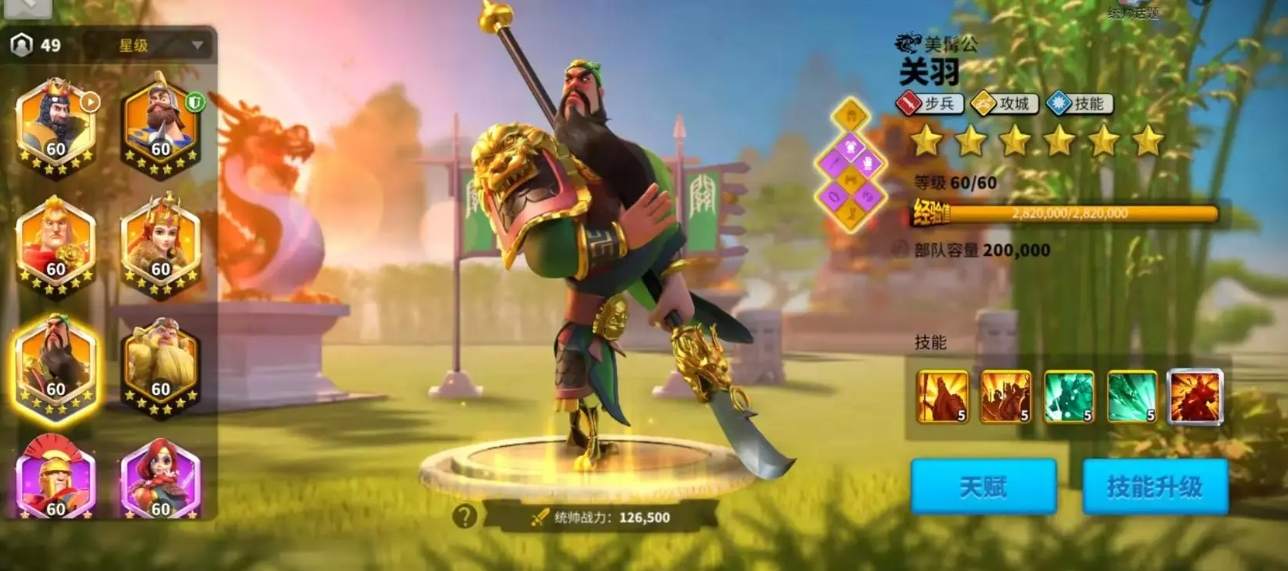Go back with the top-left arrow
The width and height of the screenshot is (1288, 571).
[x=26, y=6]
